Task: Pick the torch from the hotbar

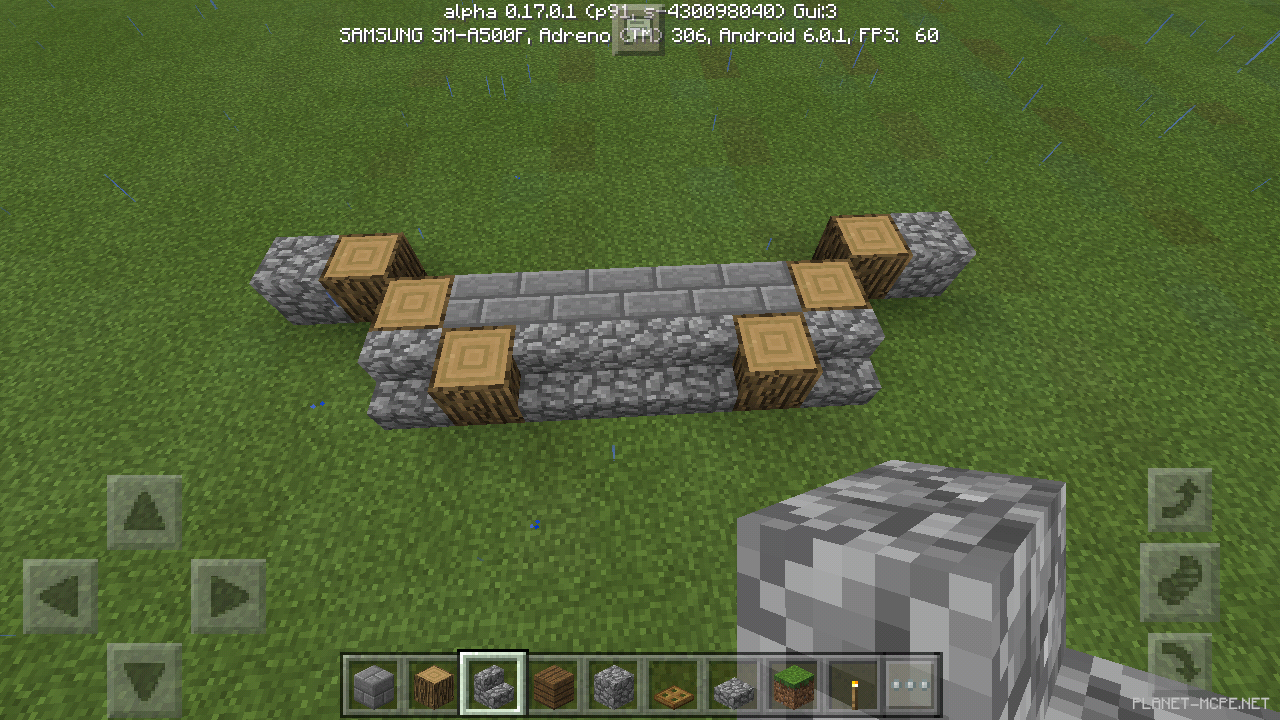Action: tap(853, 684)
